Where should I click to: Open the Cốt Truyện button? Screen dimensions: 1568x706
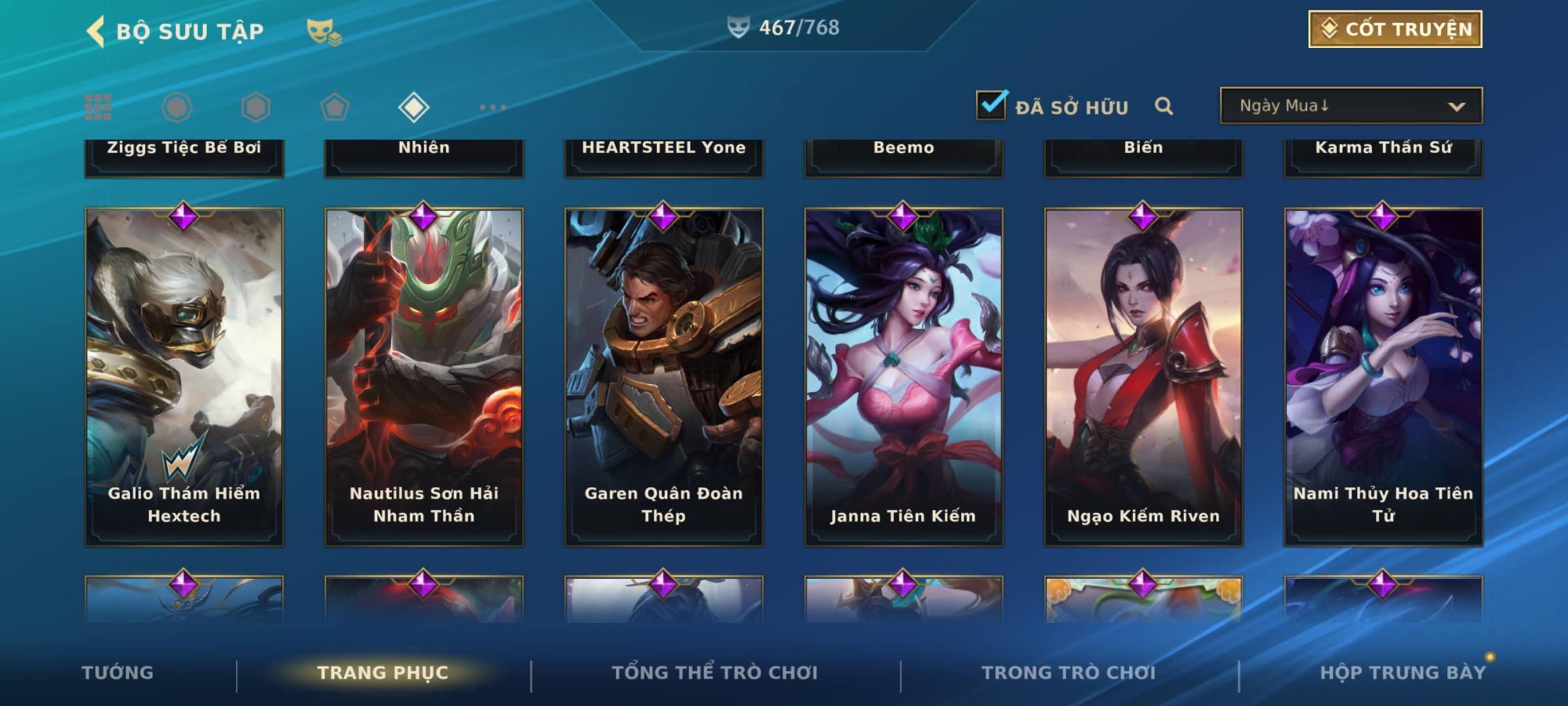[x=1395, y=29]
